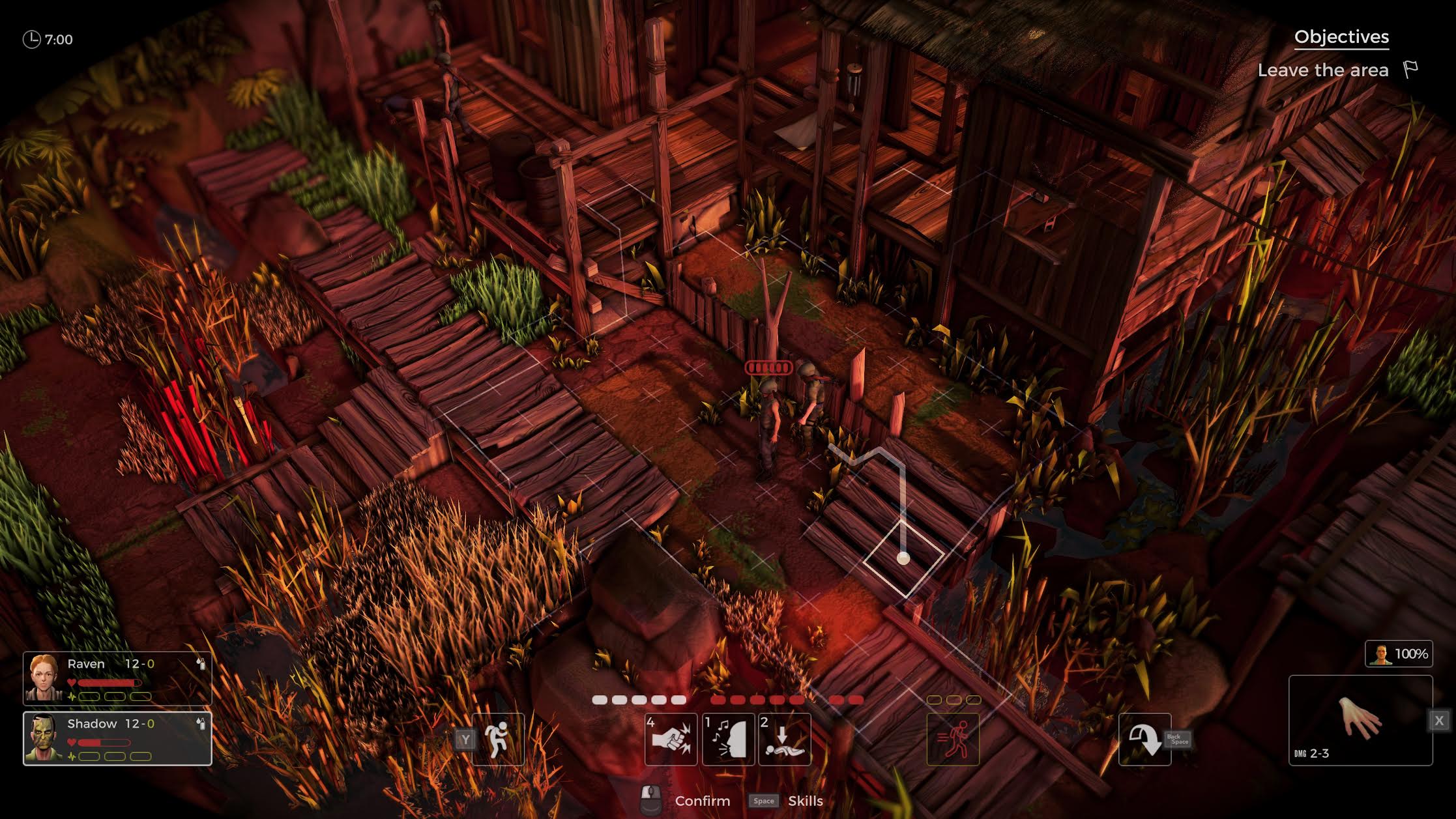The height and width of the screenshot is (819, 1456).
Task: Select the highlighted movement destination tile
Action: [x=903, y=558]
